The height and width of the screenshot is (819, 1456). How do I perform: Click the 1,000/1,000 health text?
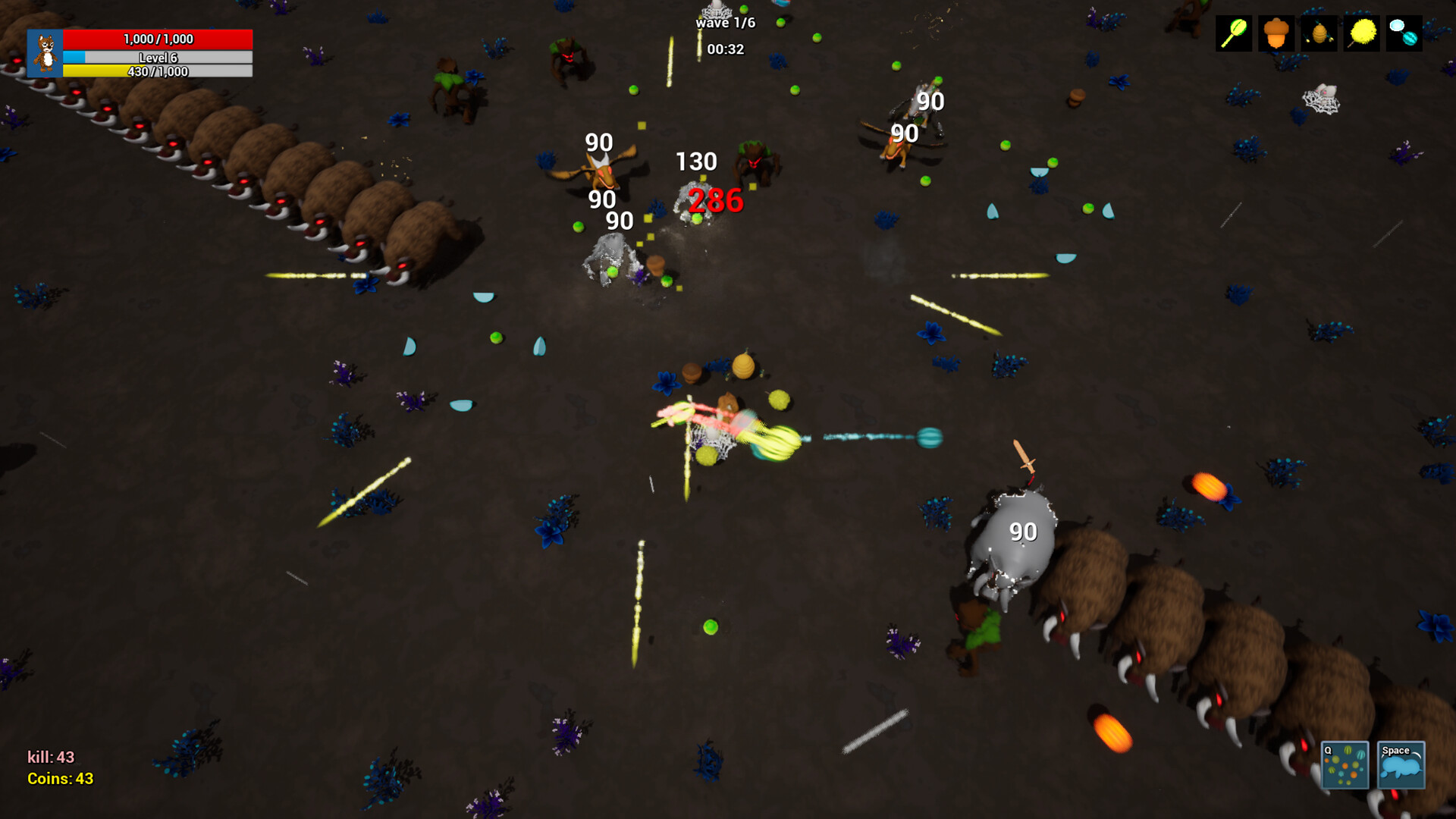tap(157, 38)
